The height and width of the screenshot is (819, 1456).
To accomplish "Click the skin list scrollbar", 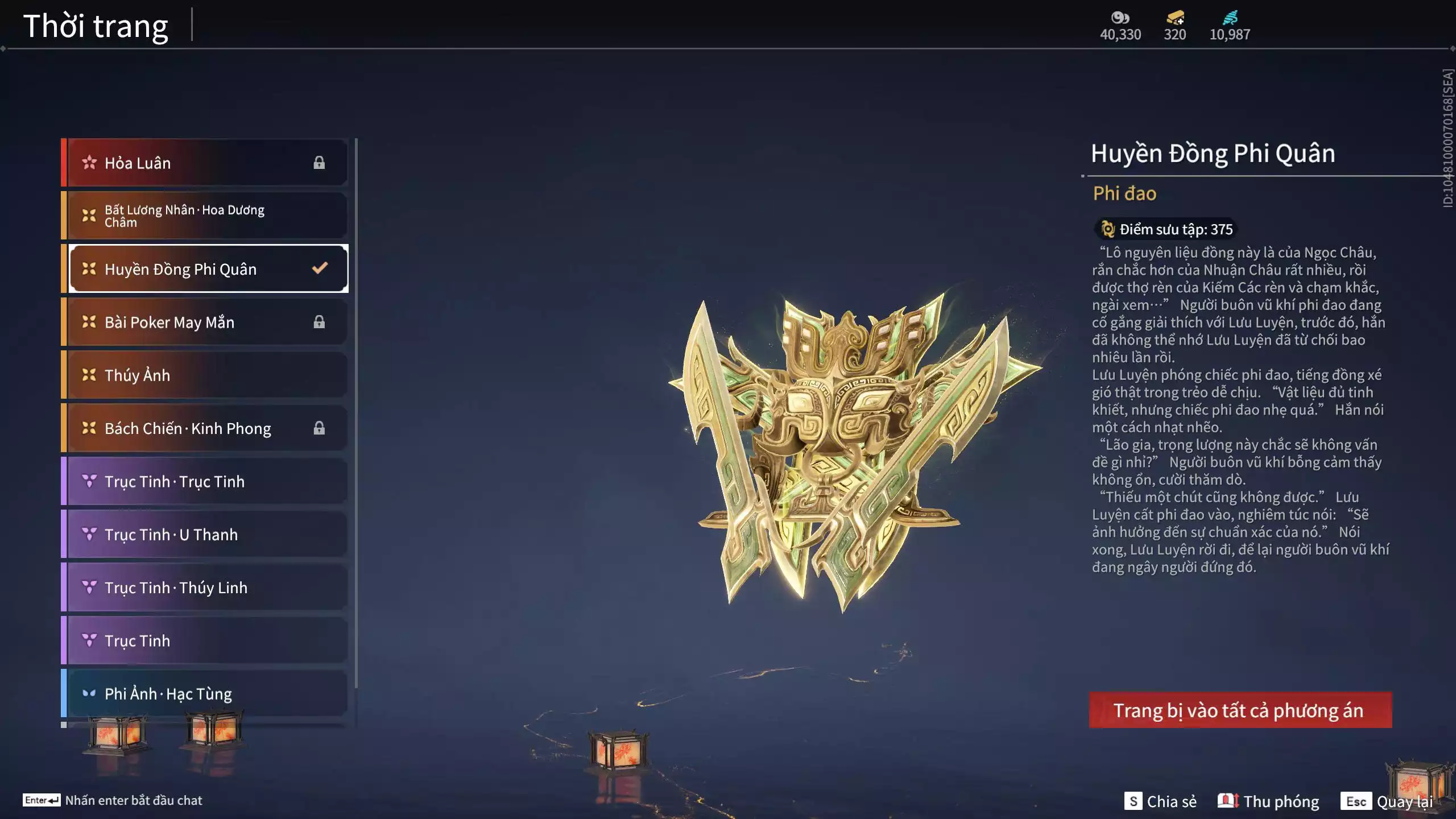I will click(x=356, y=412).
